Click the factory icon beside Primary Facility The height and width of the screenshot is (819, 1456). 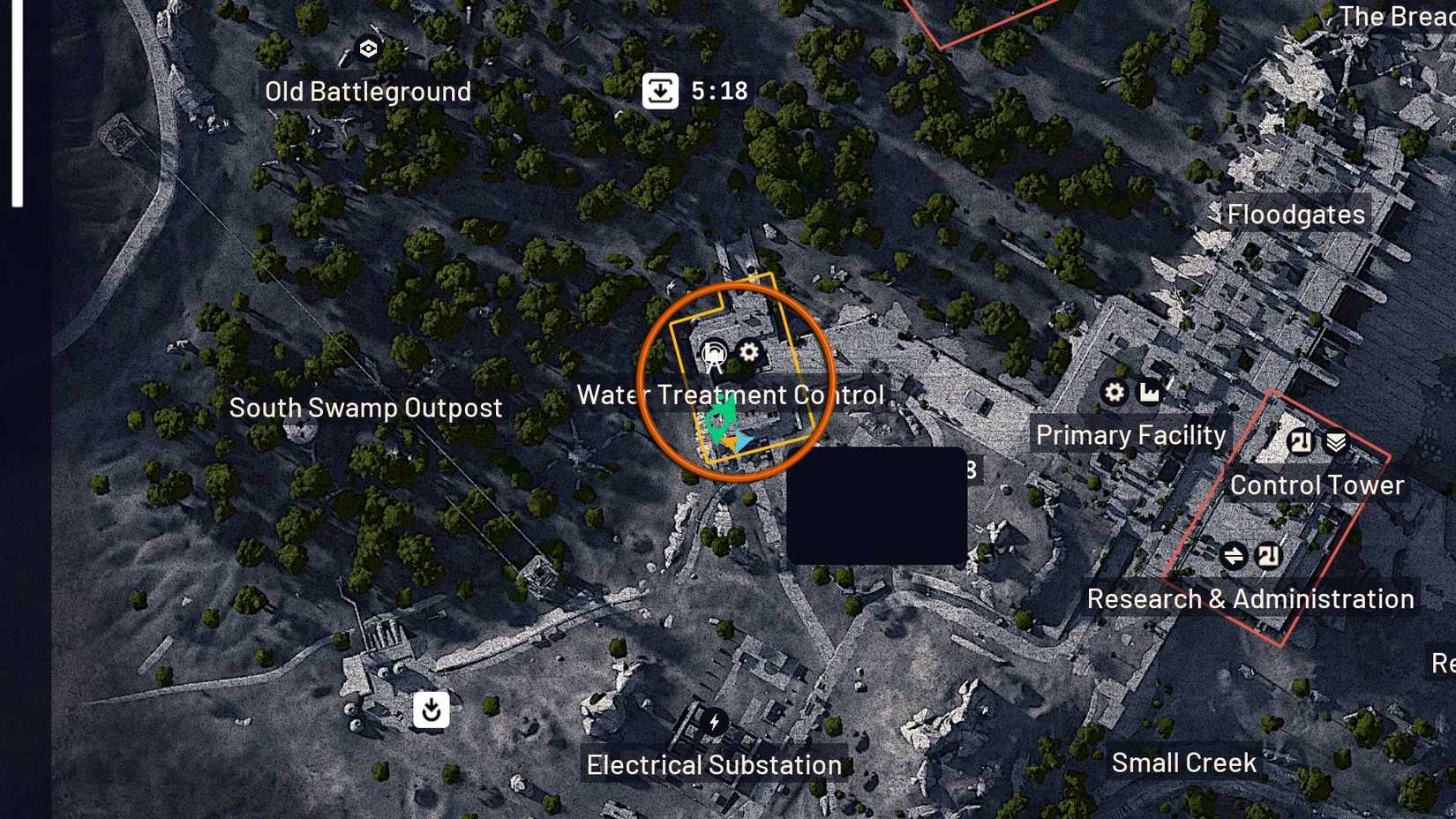click(1150, 393)
